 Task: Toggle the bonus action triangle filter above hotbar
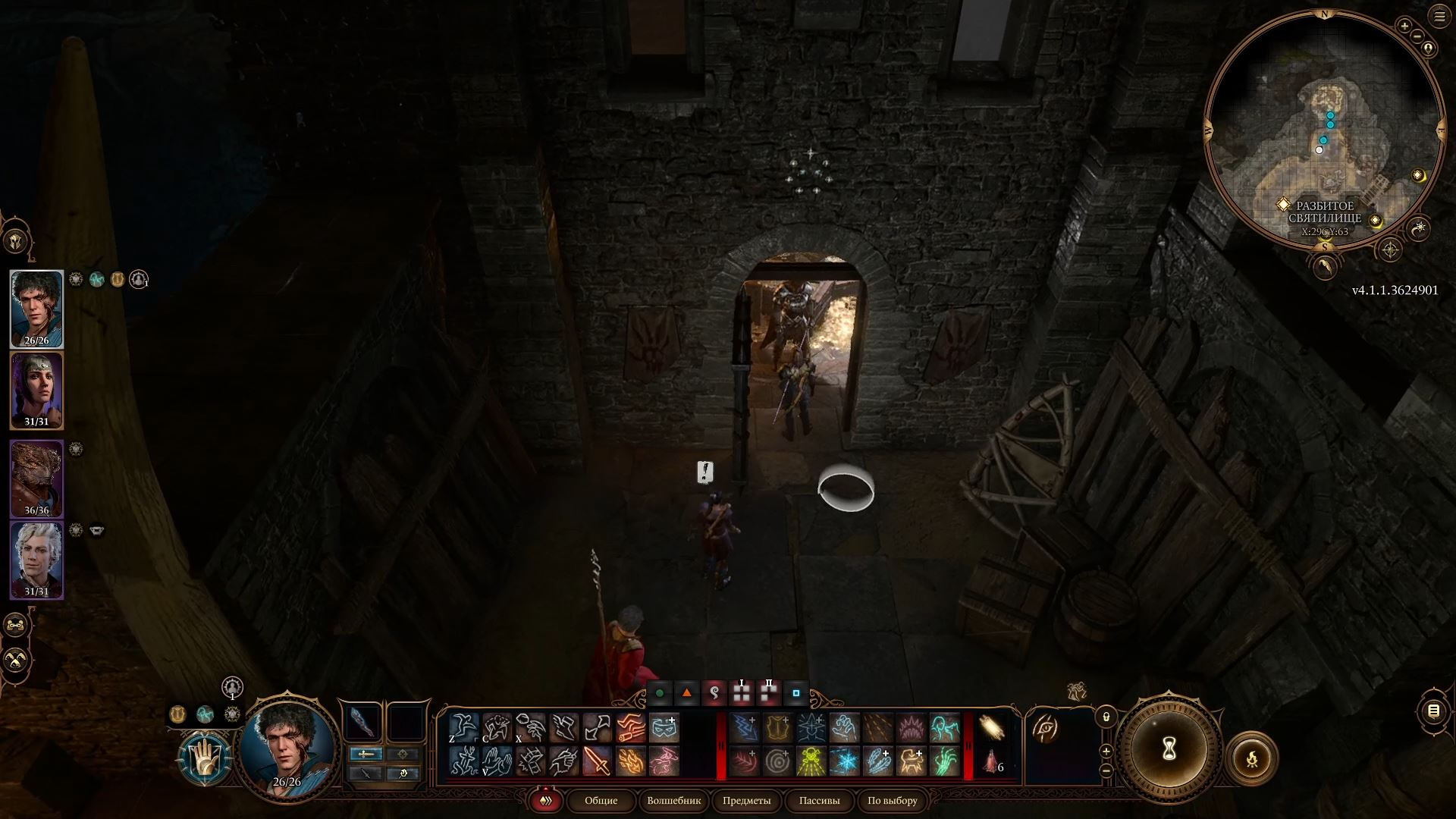pyautogui.click(x=688, y=692)
